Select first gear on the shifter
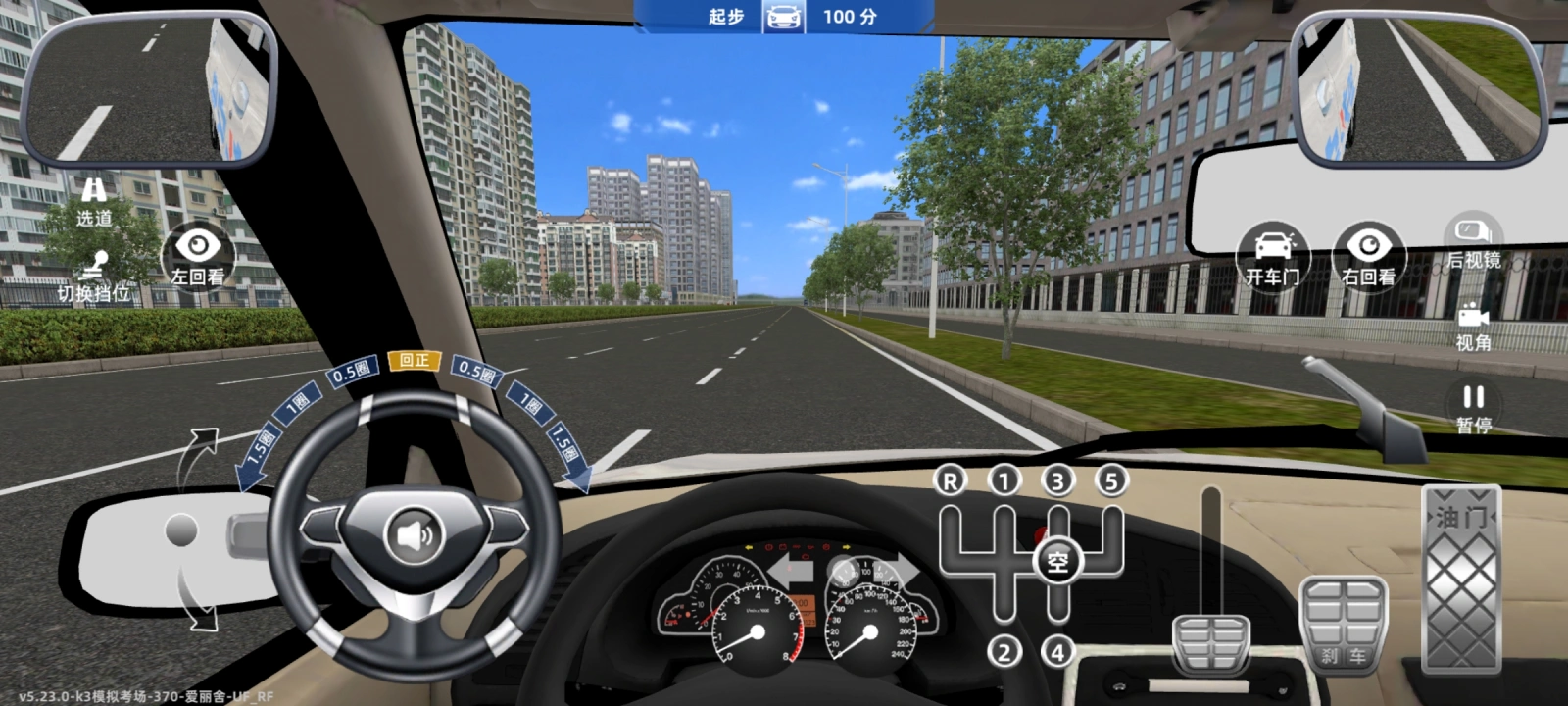Image resolution: width=1568 pixels, height=706 pixels. [x=1003, y=480]
